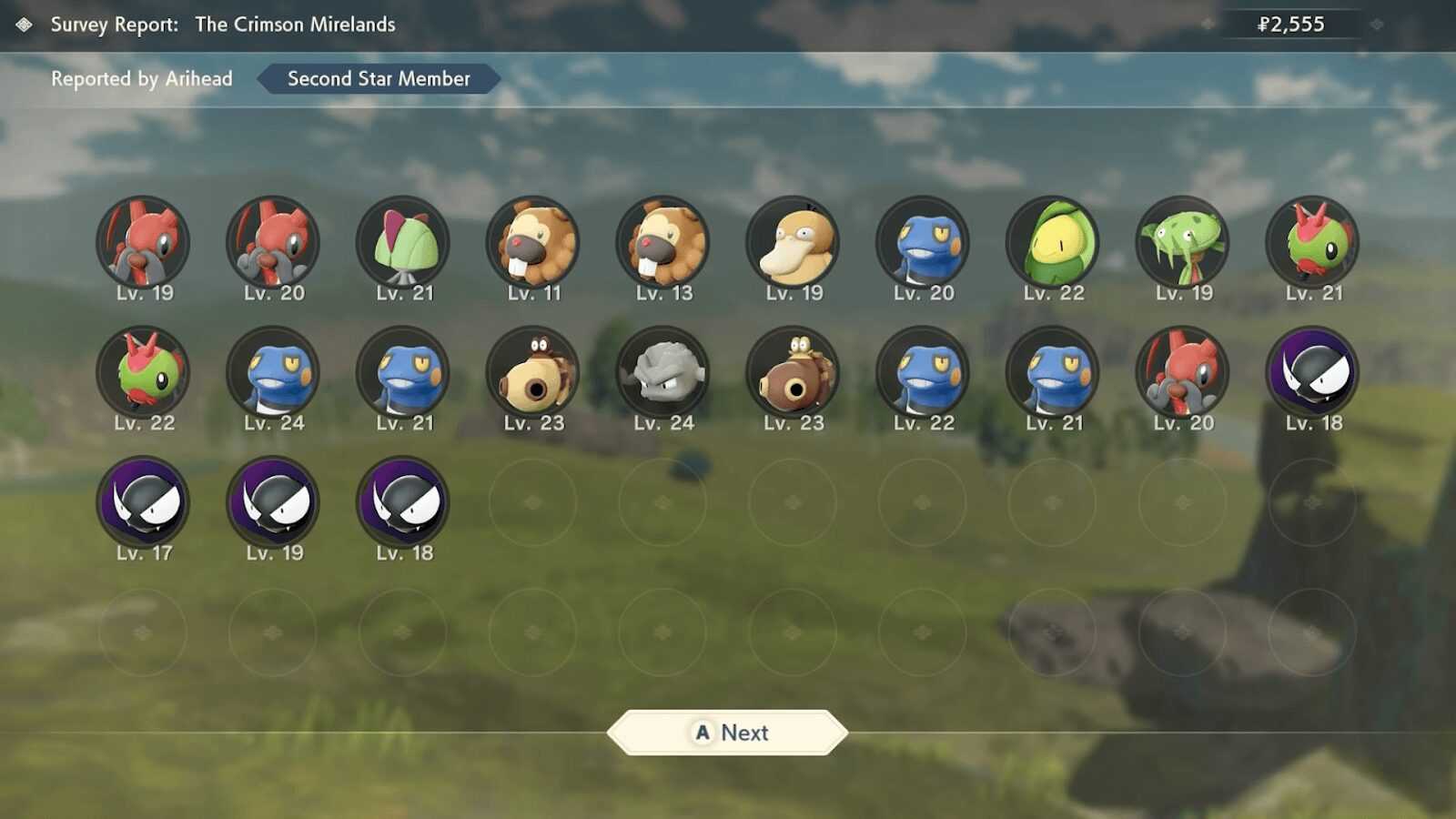Choose the Croagunk Lv. 24 icon

click(273, 373)
